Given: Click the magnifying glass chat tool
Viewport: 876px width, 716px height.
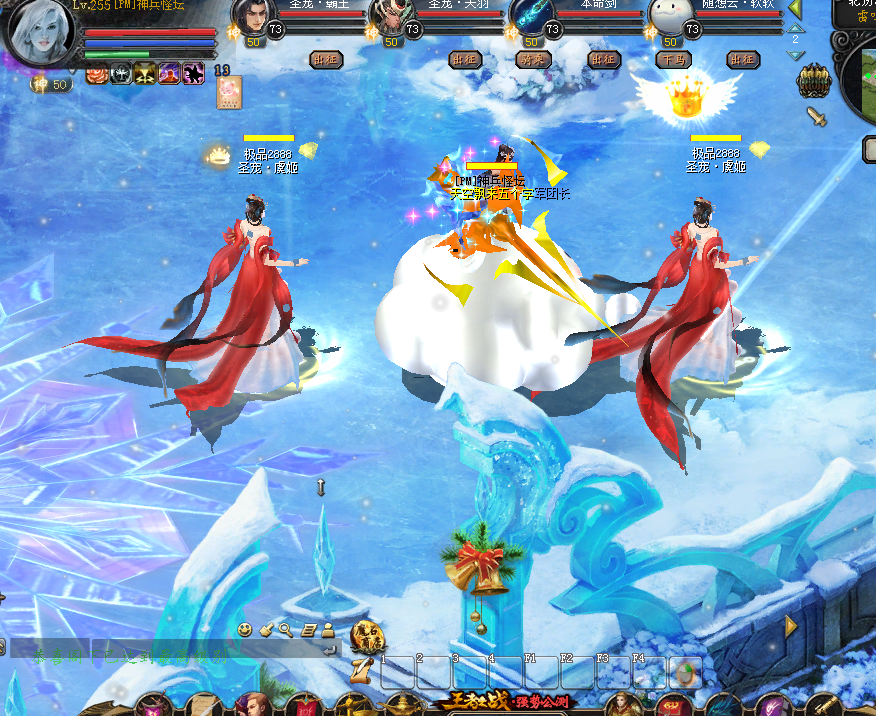Looking at the screenshot, I should tap(286, 629).
